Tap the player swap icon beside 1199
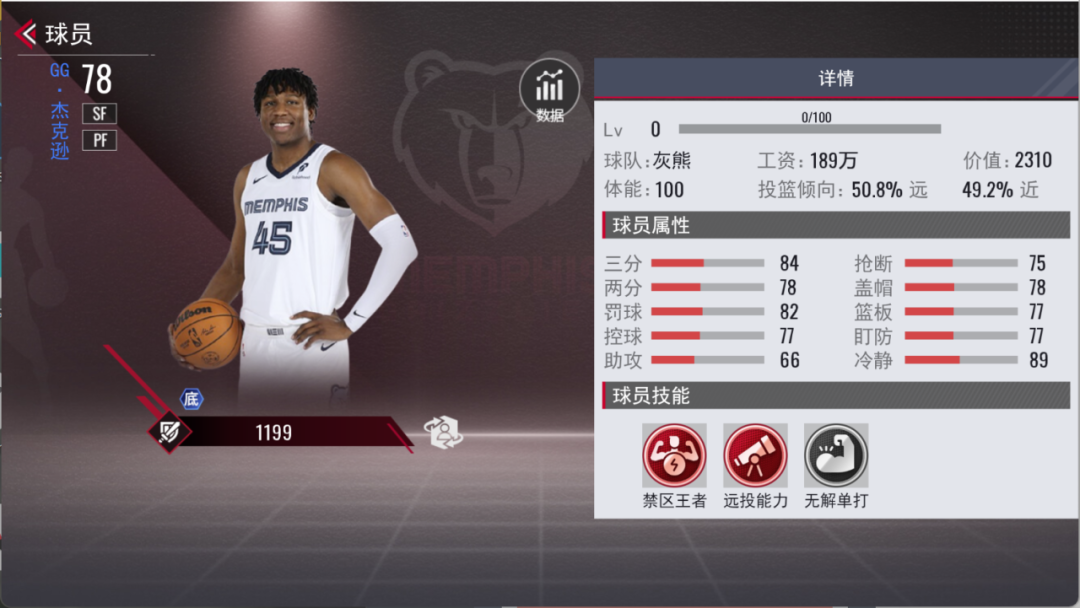This screenshot has height=608, width=1080. pyautogui.click(x=444, y=432)
